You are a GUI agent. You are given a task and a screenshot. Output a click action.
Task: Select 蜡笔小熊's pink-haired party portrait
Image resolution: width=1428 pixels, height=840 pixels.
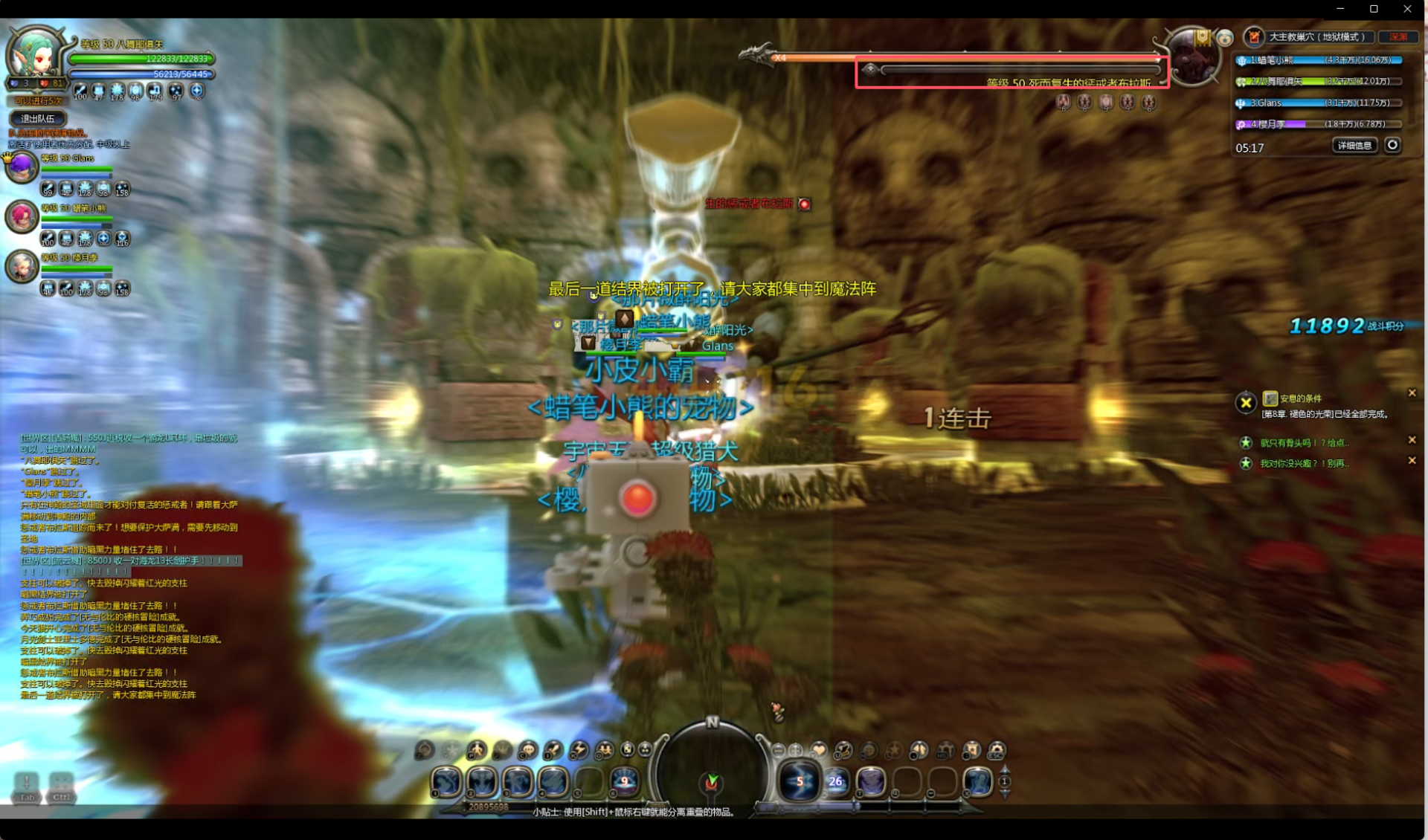click(22, 217)
